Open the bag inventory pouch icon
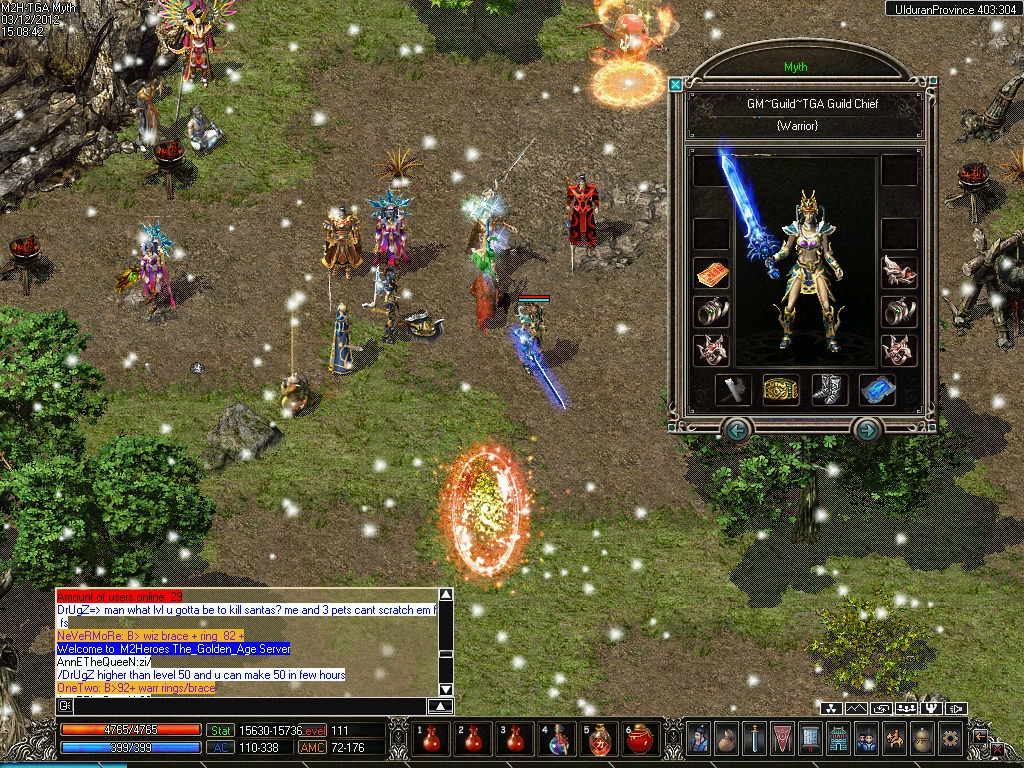1024x768 pixels. coord(726,739)
